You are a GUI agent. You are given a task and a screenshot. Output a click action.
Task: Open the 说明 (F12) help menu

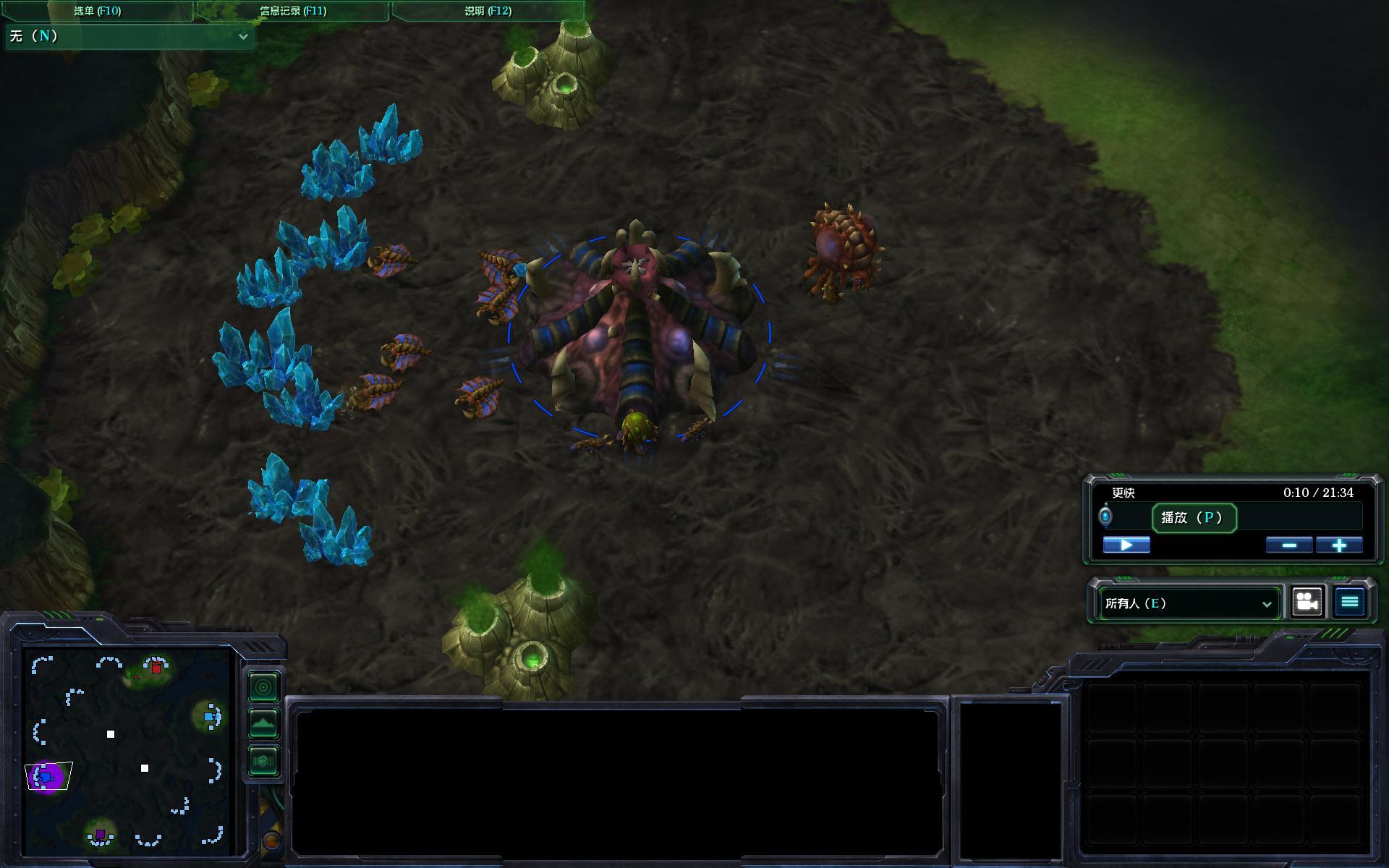click(x=488, y=11)
